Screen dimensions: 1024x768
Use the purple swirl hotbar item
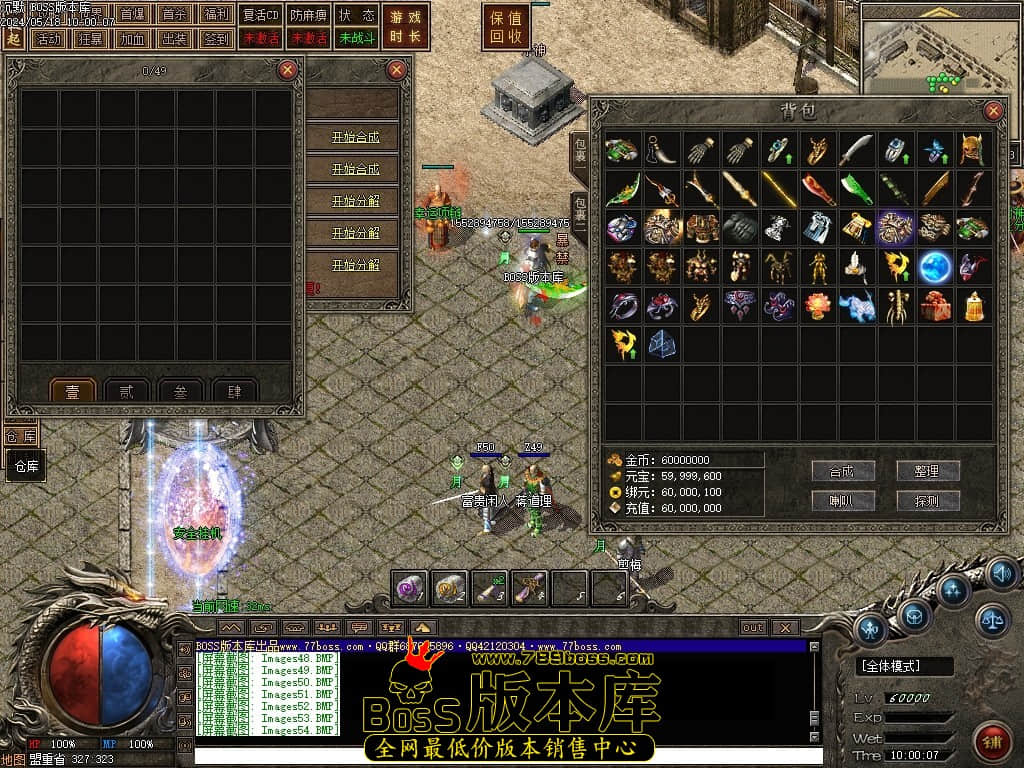[410, 588]
